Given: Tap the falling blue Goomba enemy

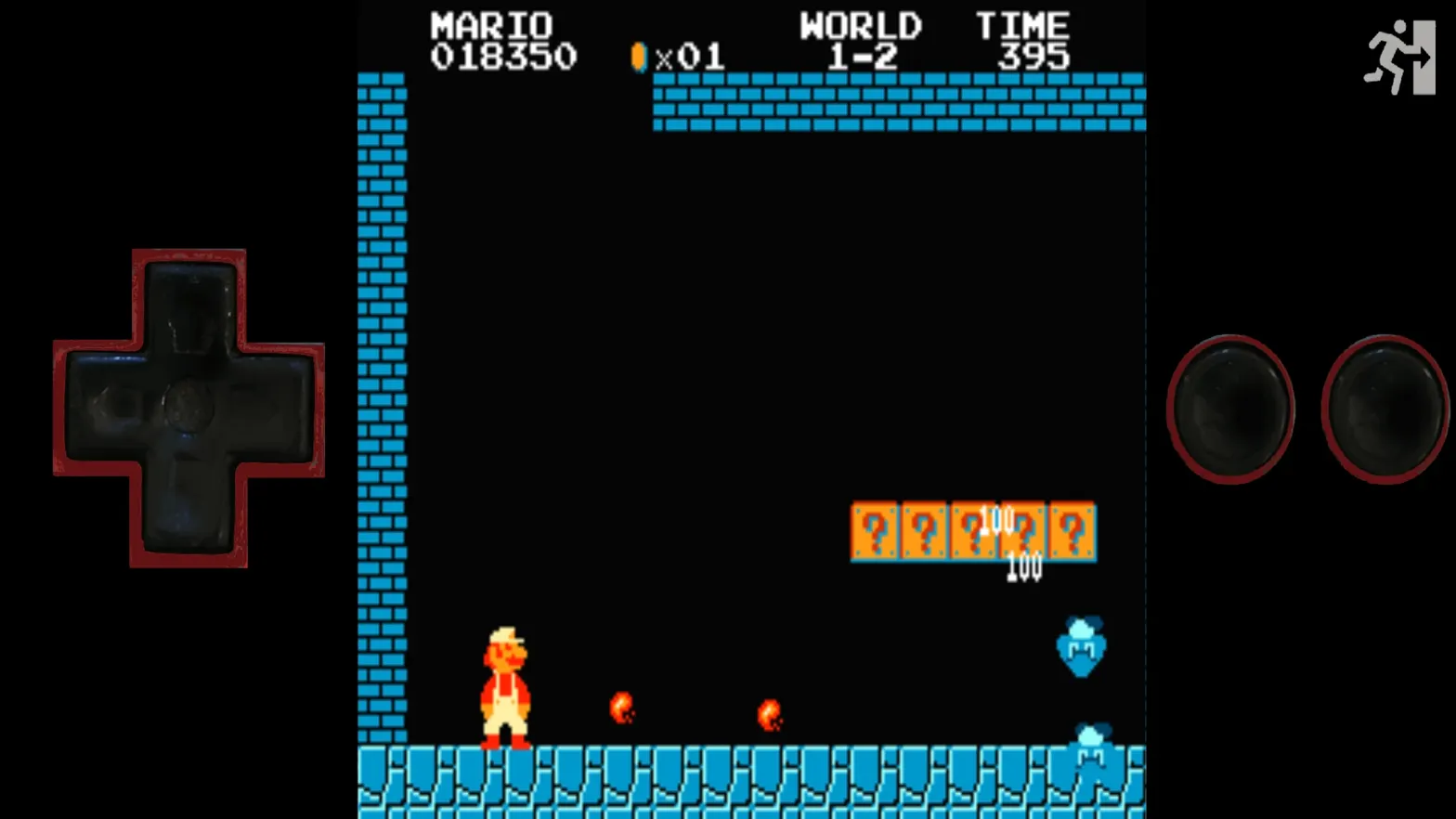Looking at the screenshot, I should (1081, 648).
